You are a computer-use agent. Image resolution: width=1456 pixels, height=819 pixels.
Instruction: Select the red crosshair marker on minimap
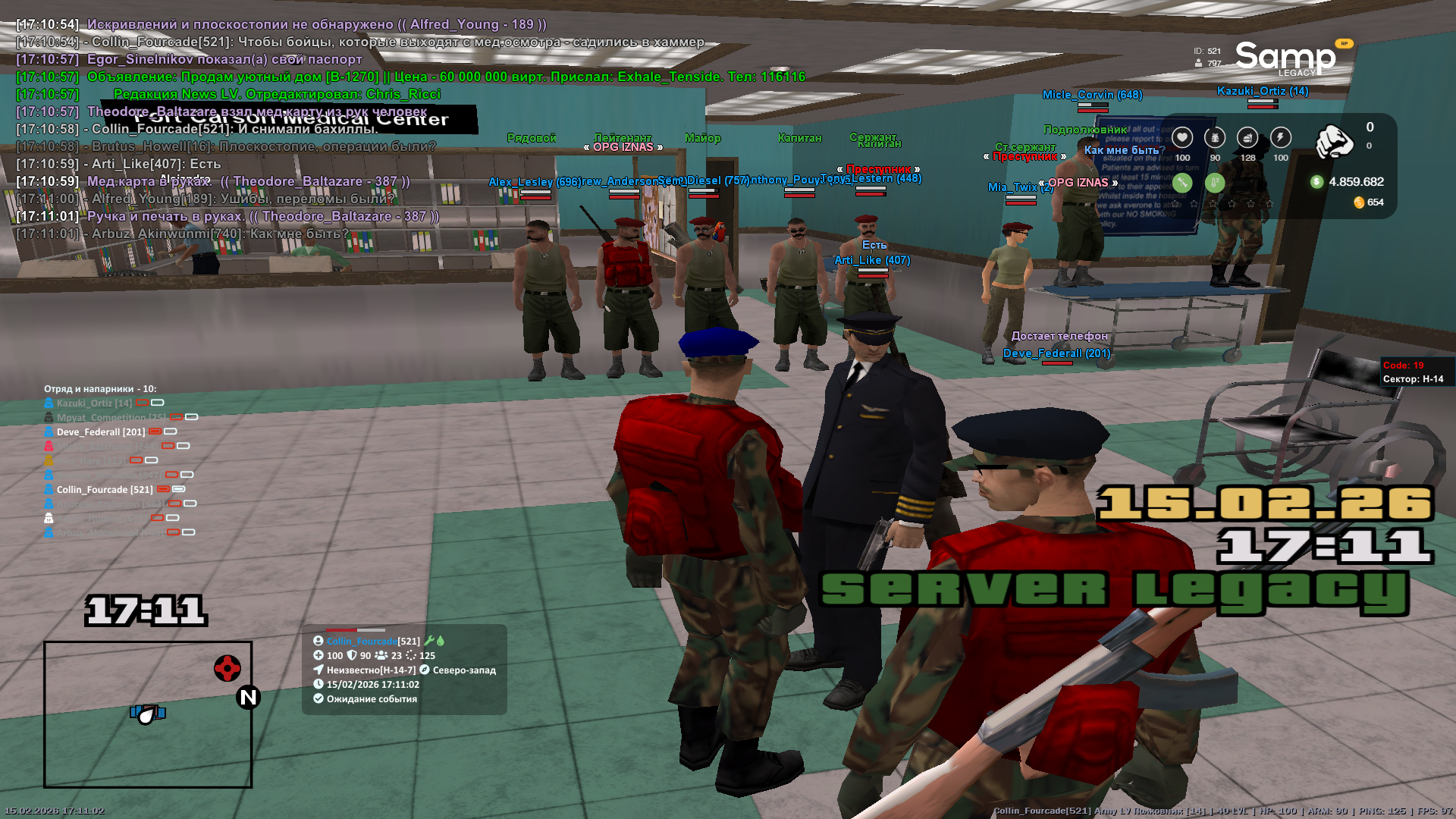(x=227, y=668)
